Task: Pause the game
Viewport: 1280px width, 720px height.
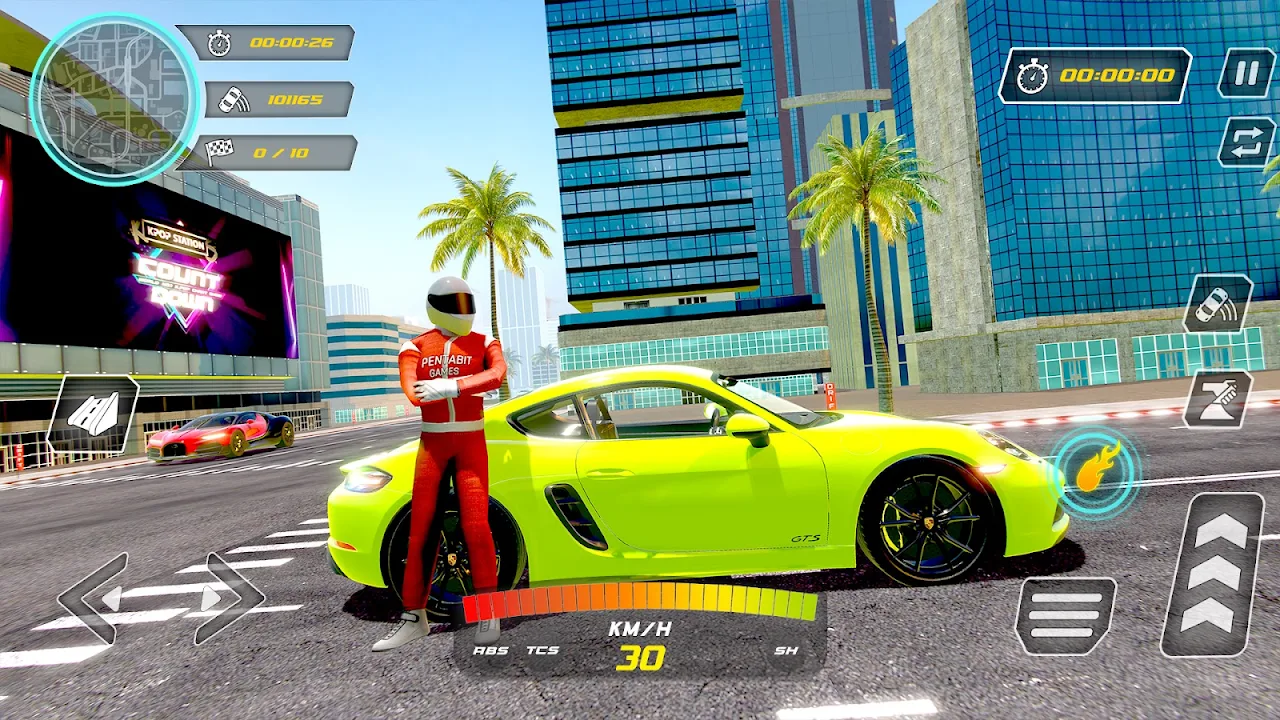Action: point(1246,74)
